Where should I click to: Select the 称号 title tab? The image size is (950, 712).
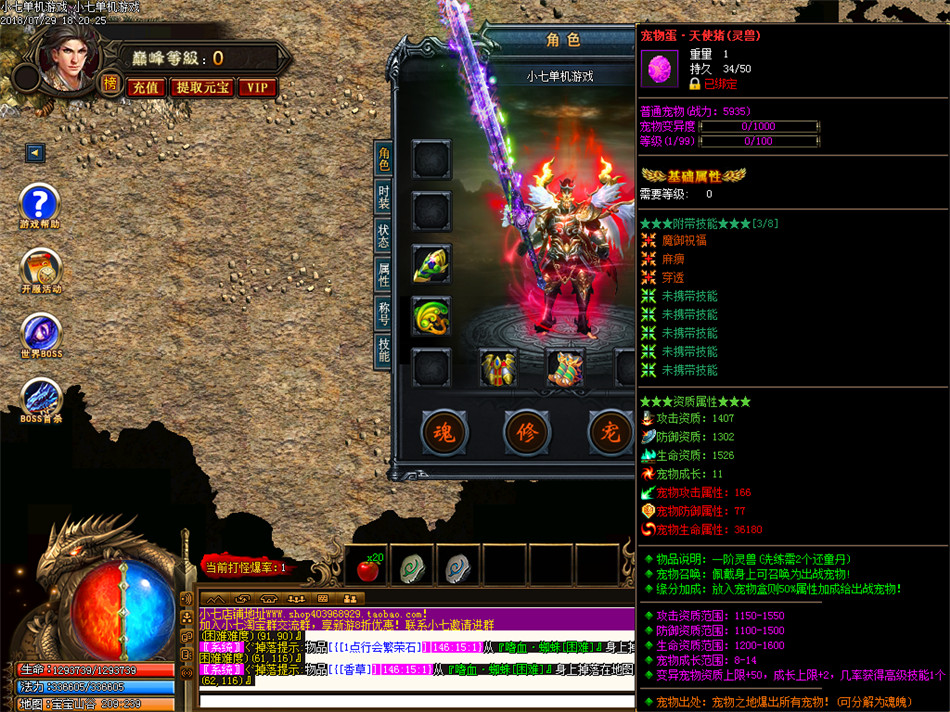point(383,313)
